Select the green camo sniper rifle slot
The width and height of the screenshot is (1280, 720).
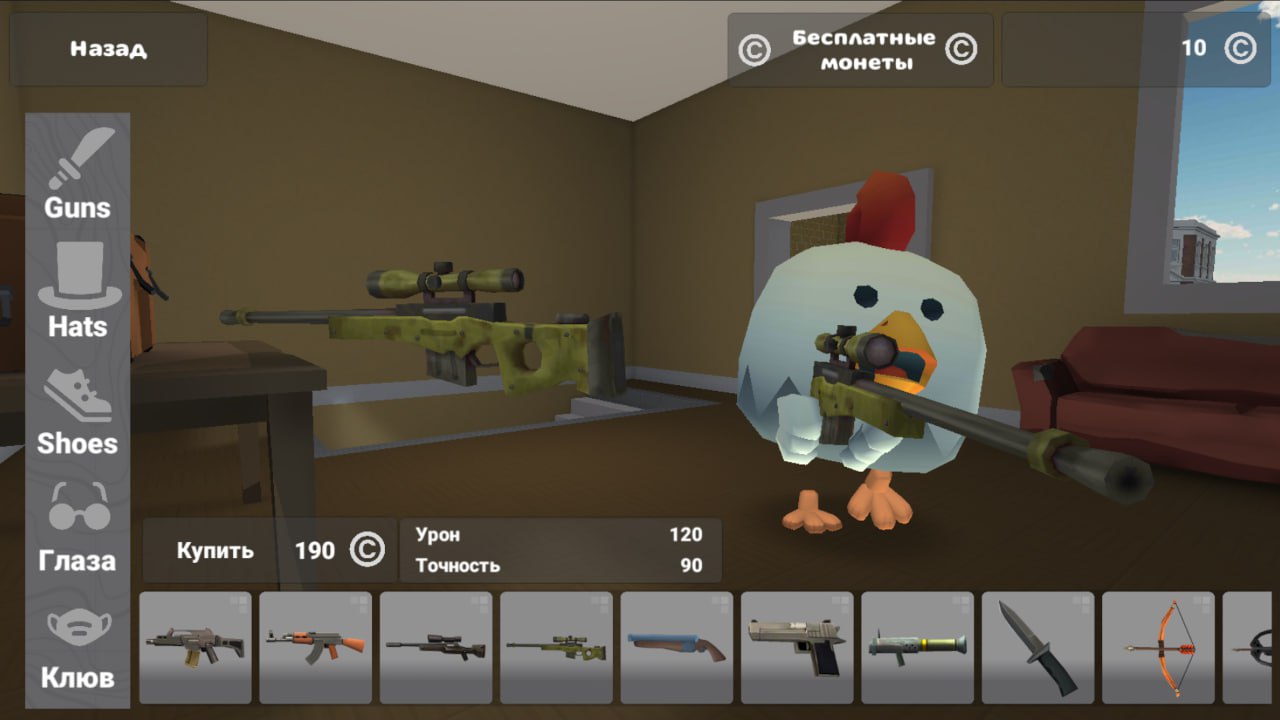[x=556, y=647]
